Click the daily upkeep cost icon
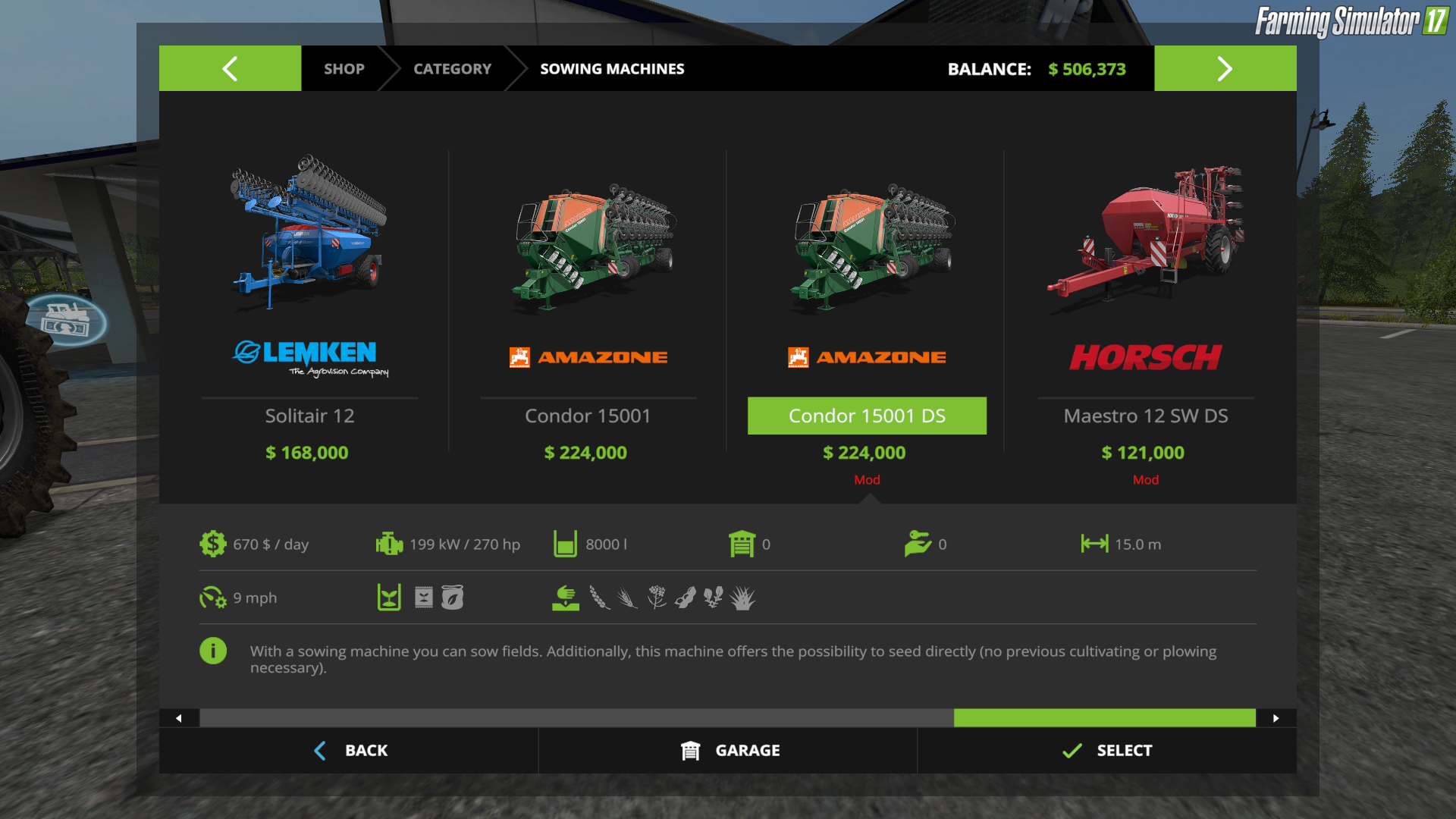Viewport: 1456px width, 819px height. coord(213,544)
